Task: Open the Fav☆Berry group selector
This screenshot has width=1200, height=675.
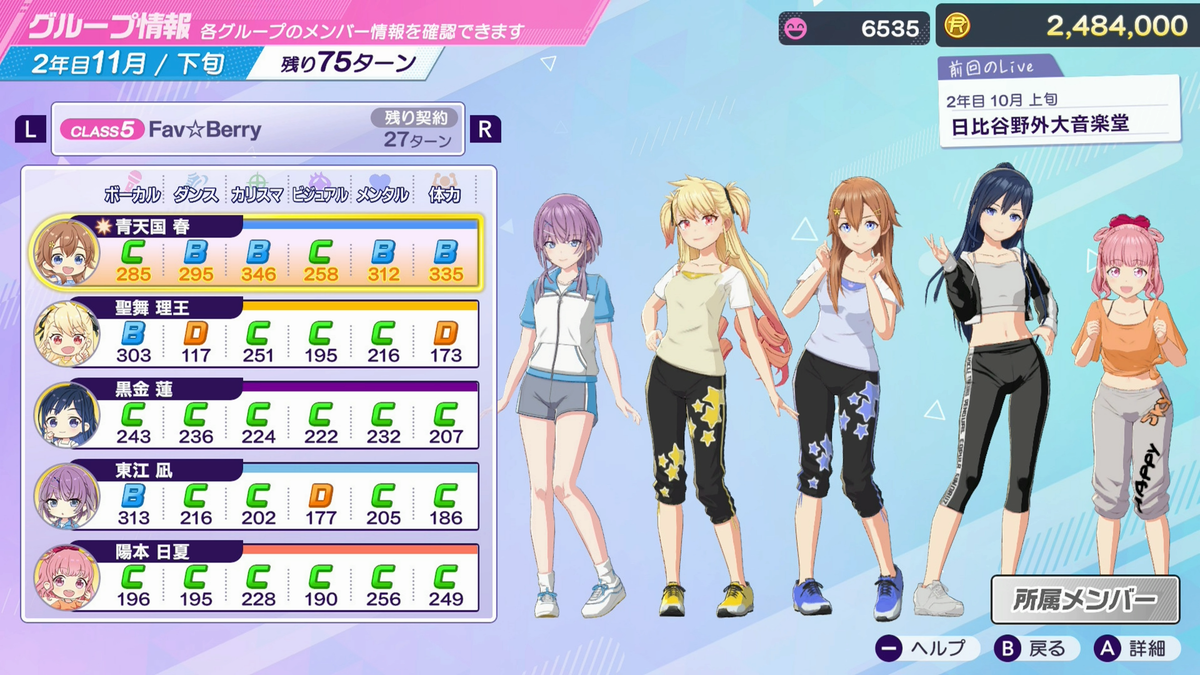Action: click(x=258, y=130)
